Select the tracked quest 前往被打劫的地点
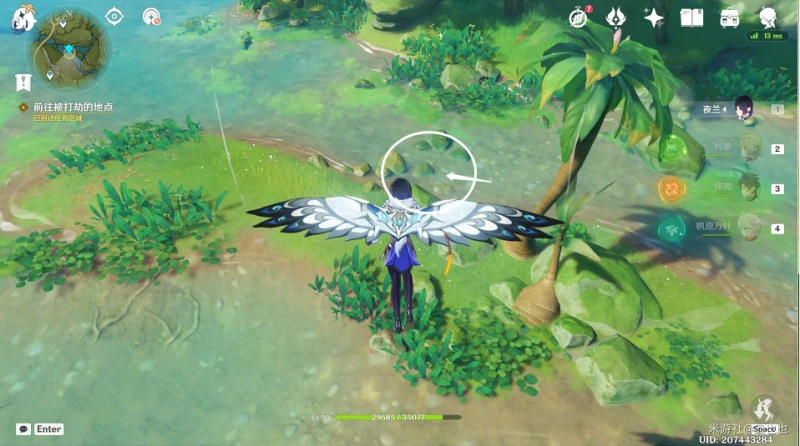Image resolution: width=800 pixels, height=446 pixels. point(70,105)
